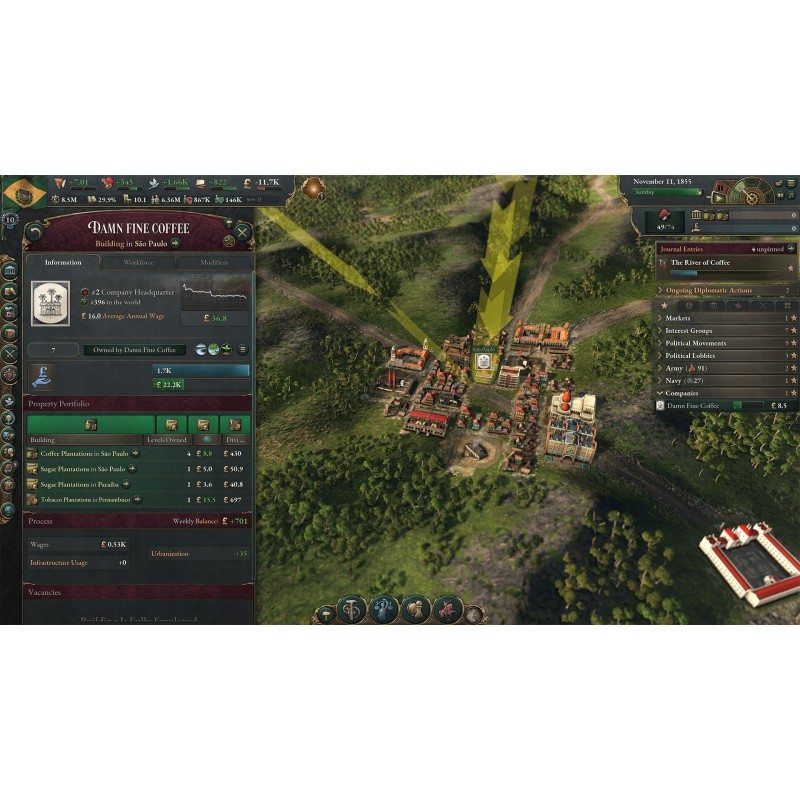The height and width of the screenshot is (800, 800).
Task: Open The River of Coffee journal entry
Action: coord(700,263)
